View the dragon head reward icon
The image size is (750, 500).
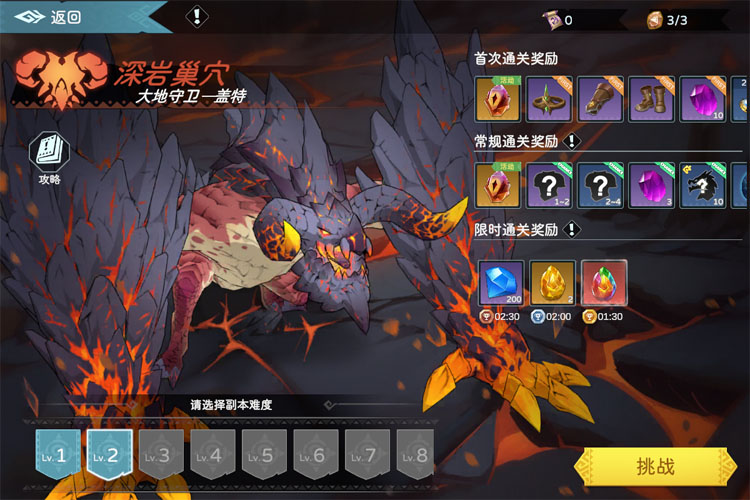(704, 185)
